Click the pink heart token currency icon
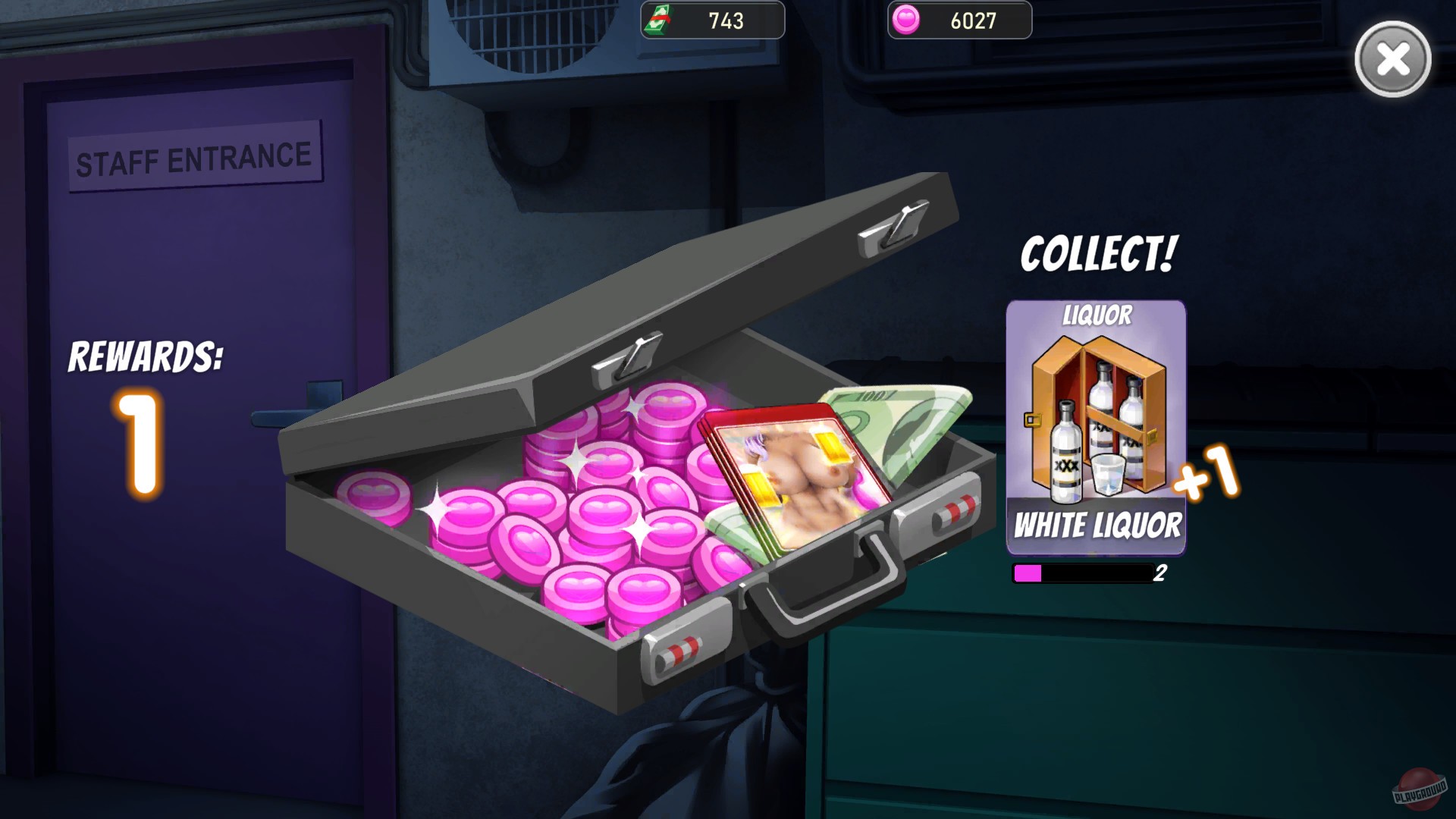1456x819 pixels. (x=908, y=20)
